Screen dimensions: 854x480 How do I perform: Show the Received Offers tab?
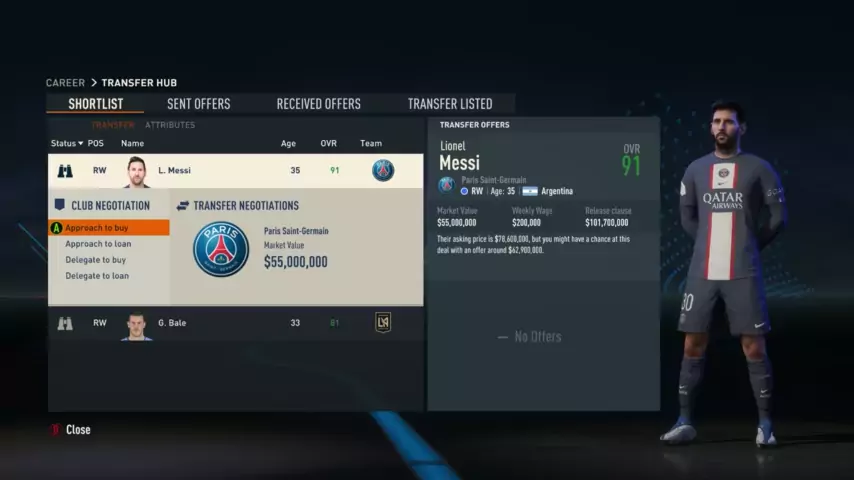click(x=318, y=104)
